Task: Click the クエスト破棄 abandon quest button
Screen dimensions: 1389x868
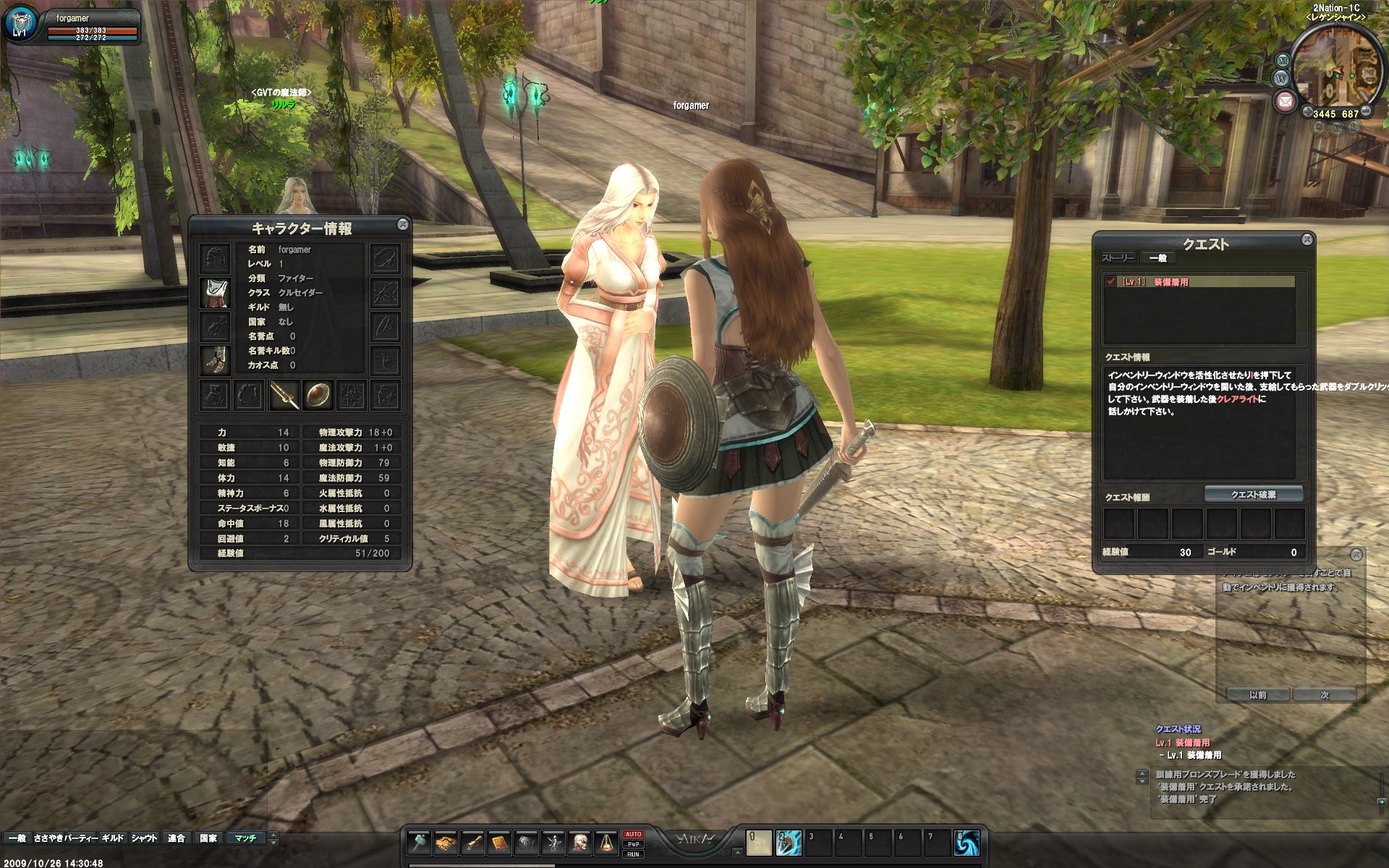Action: pyautogui.click(x=1253, y=495)
